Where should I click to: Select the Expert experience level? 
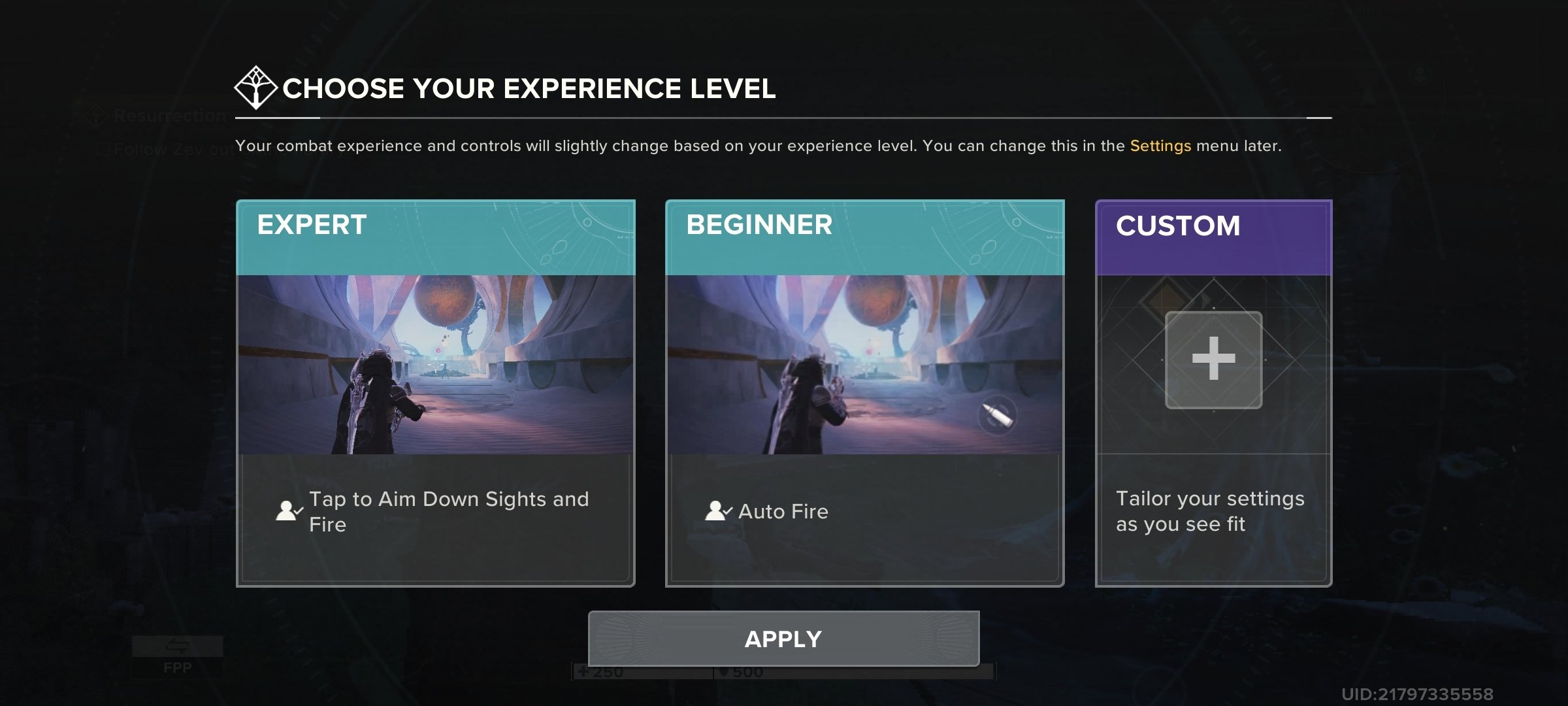[x=436, y=392]
